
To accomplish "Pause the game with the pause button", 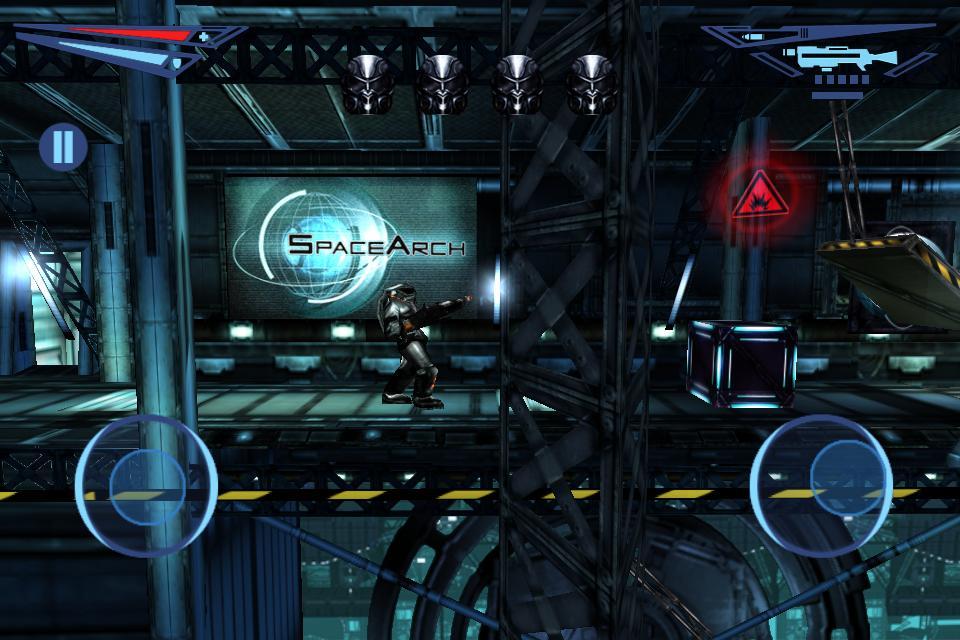I will pyautogui.click(x=63, y=147).
